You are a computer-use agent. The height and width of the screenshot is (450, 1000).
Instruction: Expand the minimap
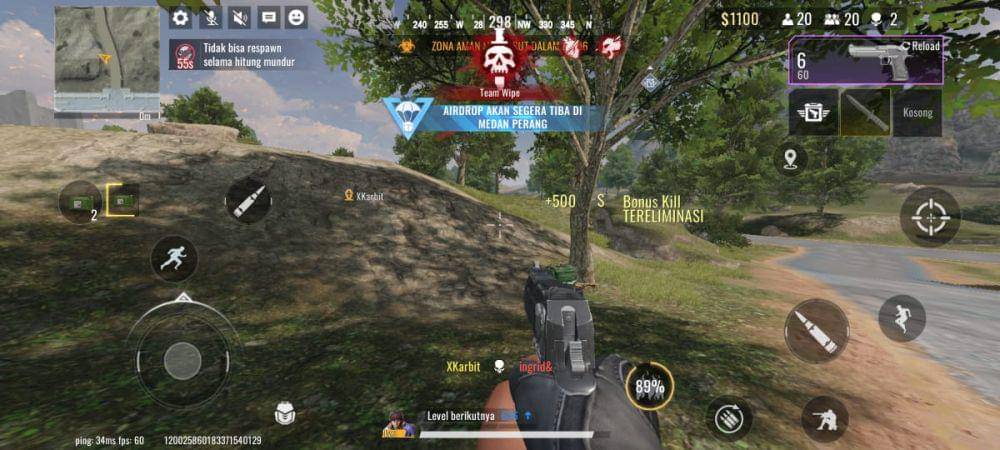pyautogui.click(x=106, y=58)
